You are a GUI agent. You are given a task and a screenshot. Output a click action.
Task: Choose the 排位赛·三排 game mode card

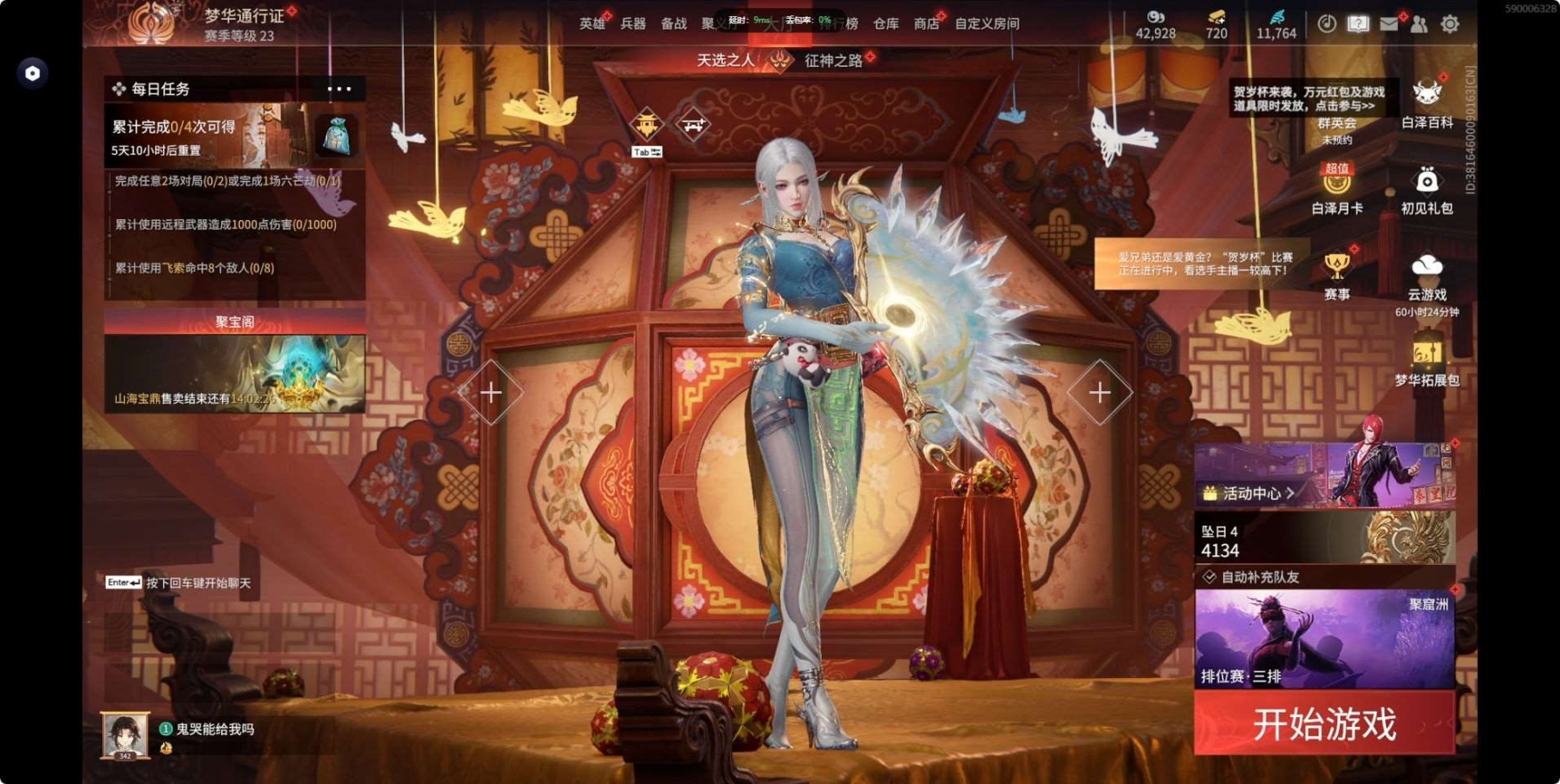1324,639
